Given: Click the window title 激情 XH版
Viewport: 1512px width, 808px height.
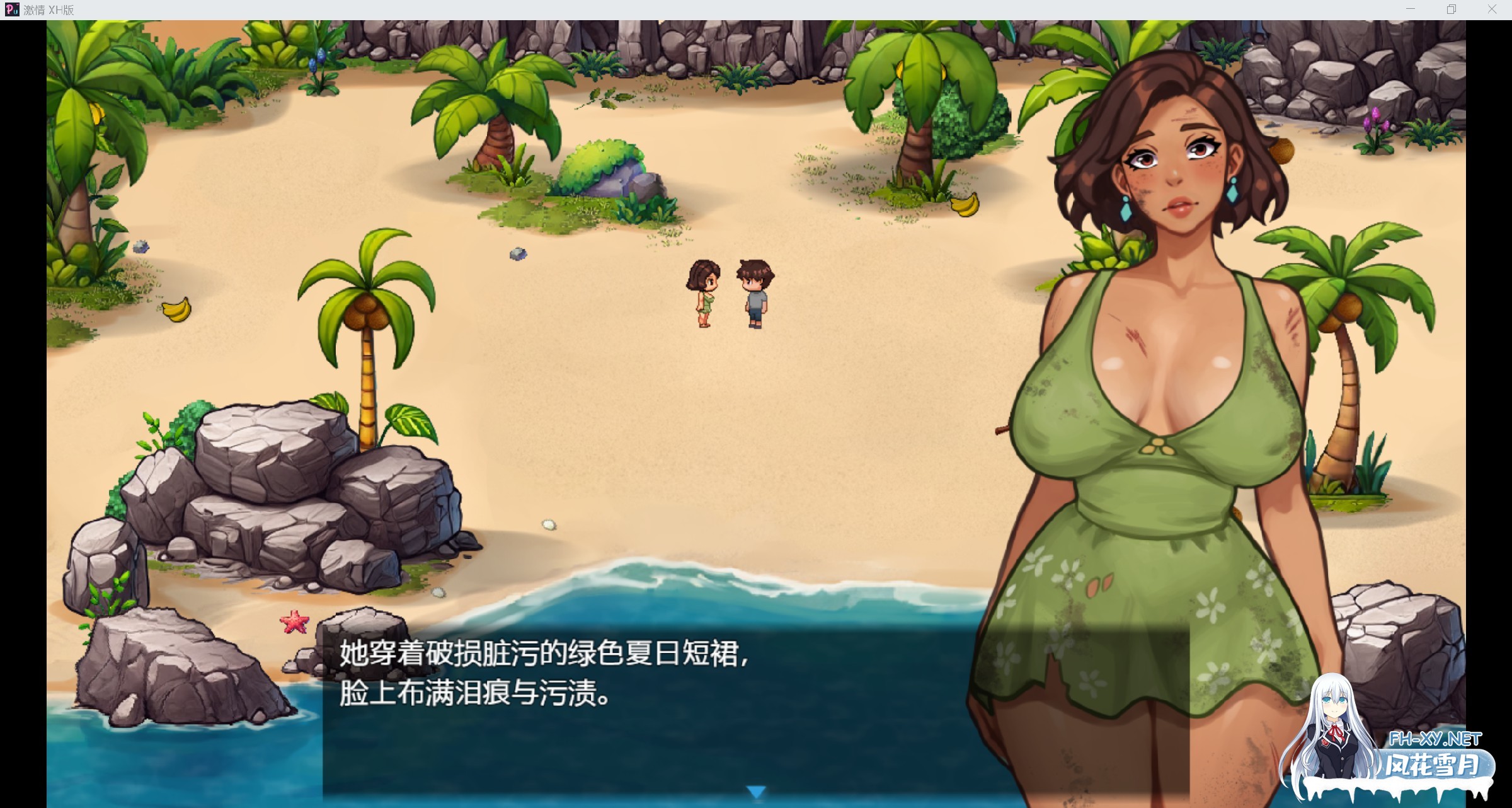Looking at the screenshot, I should pos(49,9).
